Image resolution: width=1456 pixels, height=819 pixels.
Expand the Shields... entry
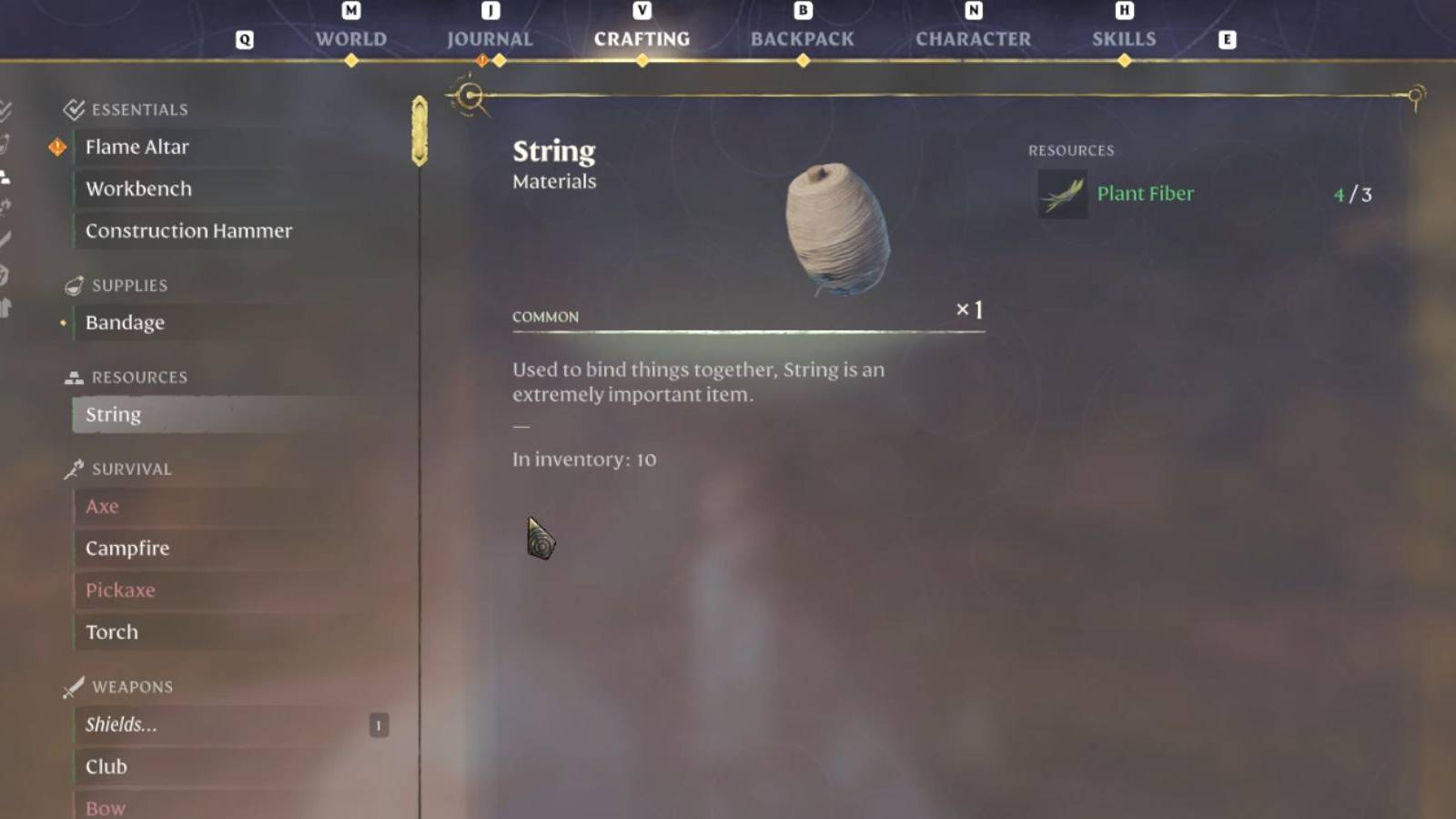pos(121,725)
